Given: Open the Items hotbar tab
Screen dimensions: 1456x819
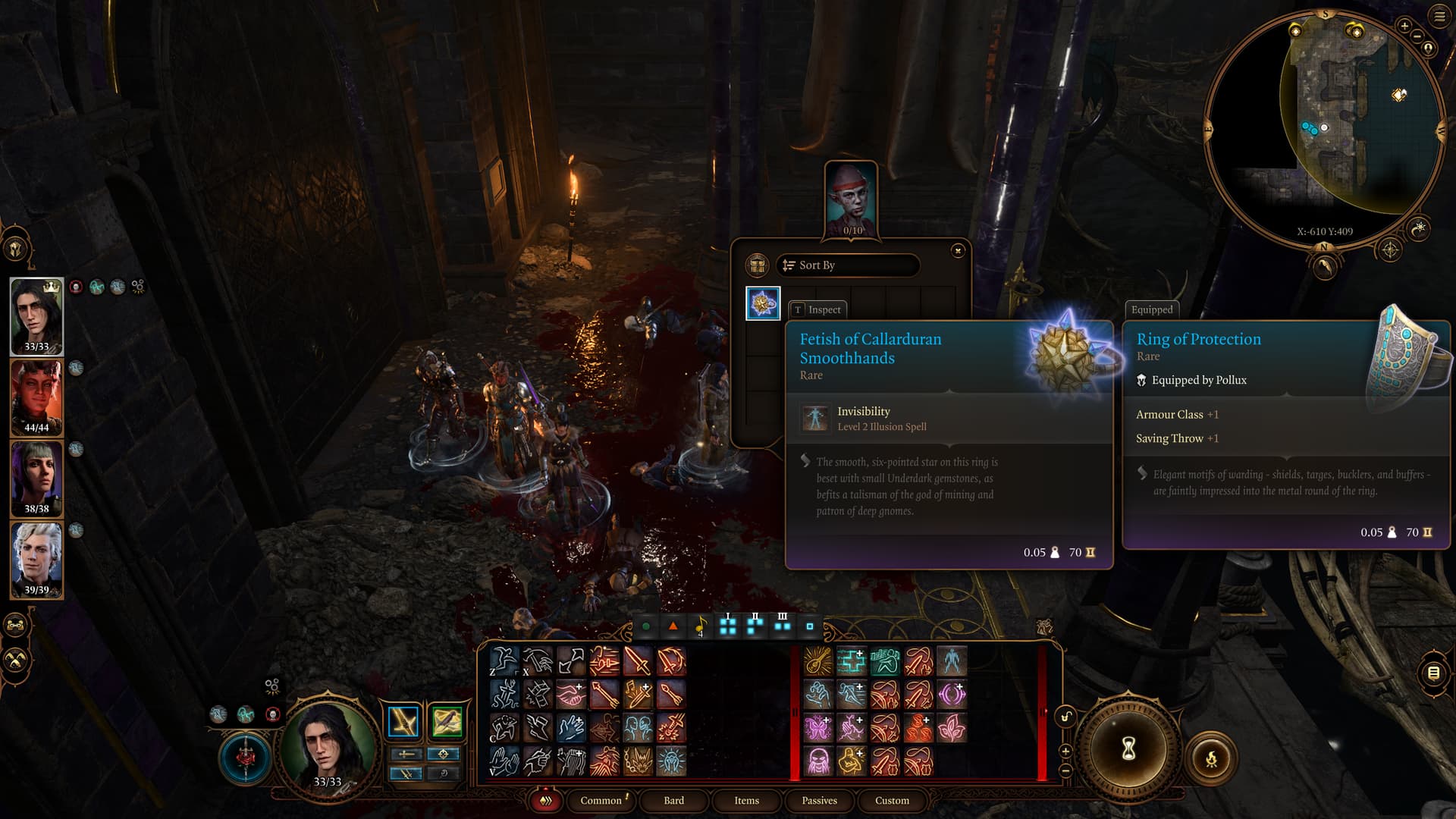Looking at the screenshot, I should point(746,800).
